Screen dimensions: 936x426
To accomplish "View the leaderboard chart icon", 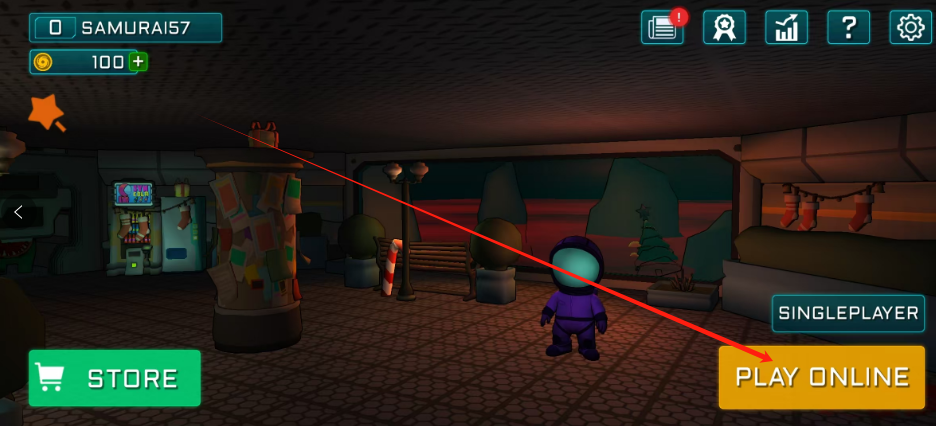I will pos(786,27).
